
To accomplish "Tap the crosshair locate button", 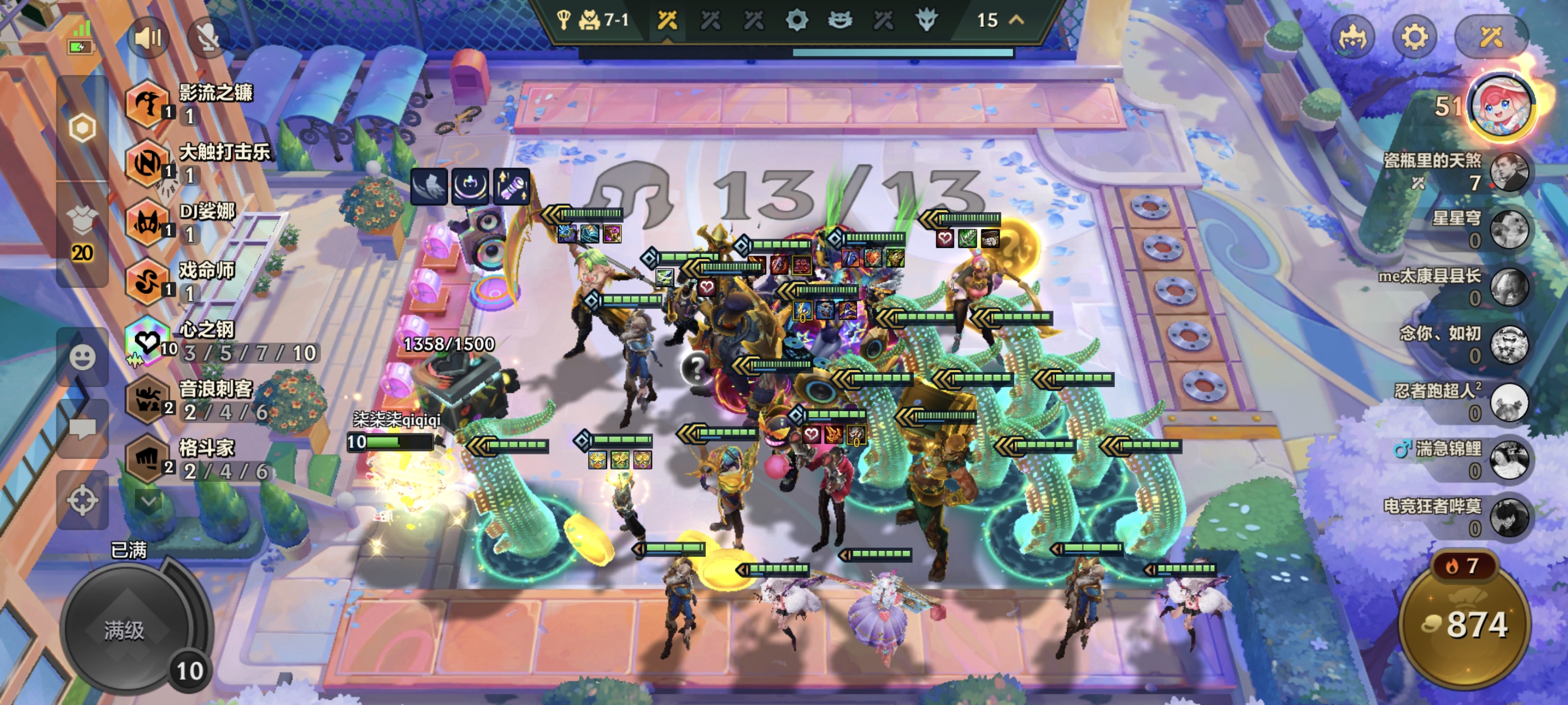I will [x=82, y=501].
